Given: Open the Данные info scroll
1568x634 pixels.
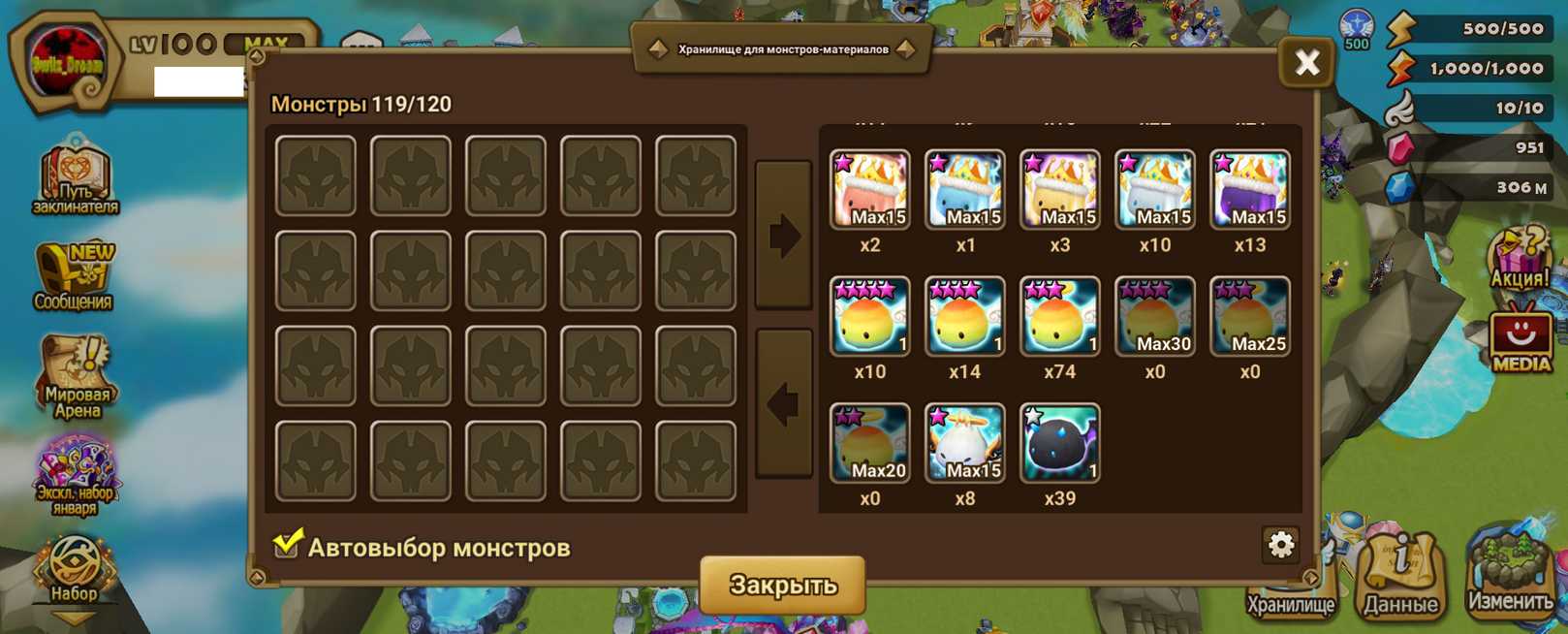Looking at the screenshot, I should (1401, 577).
